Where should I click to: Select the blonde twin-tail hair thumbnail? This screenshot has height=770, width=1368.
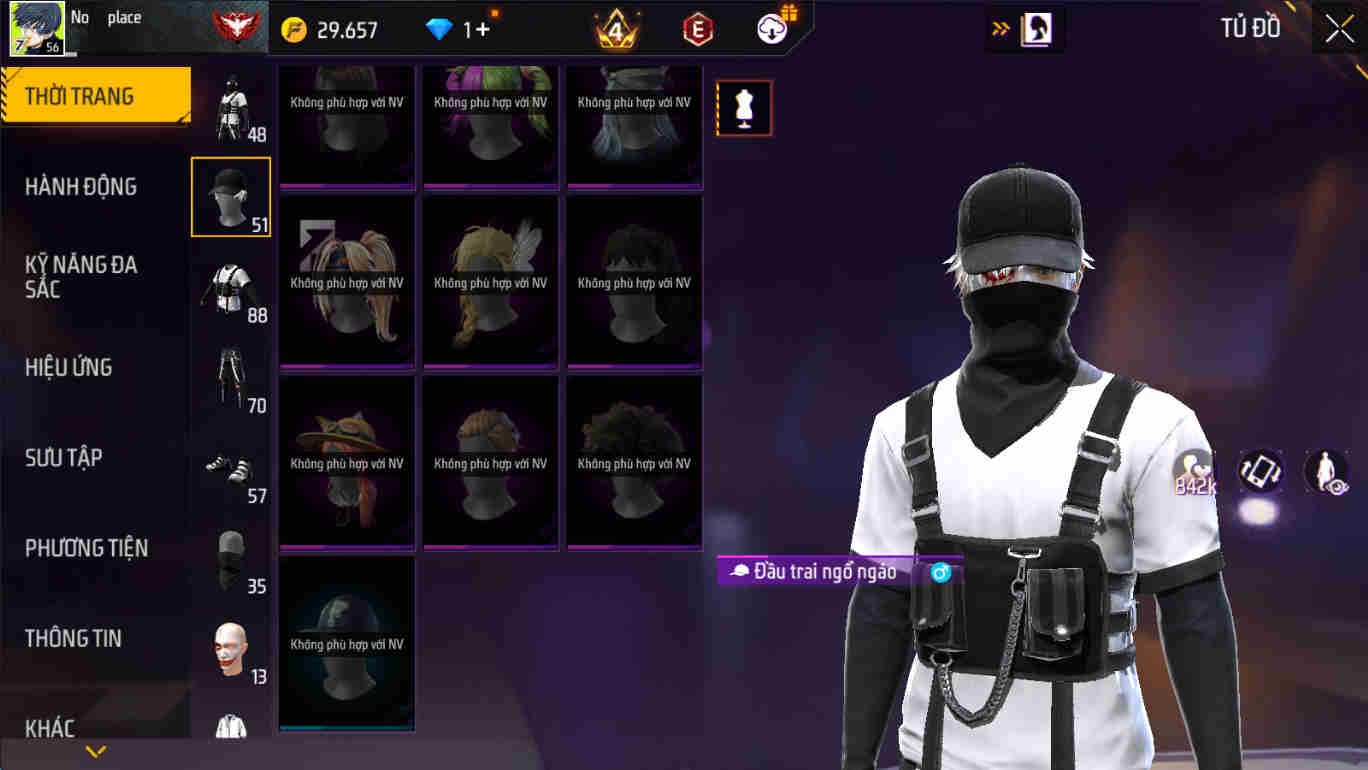click(x=347, y=282)
